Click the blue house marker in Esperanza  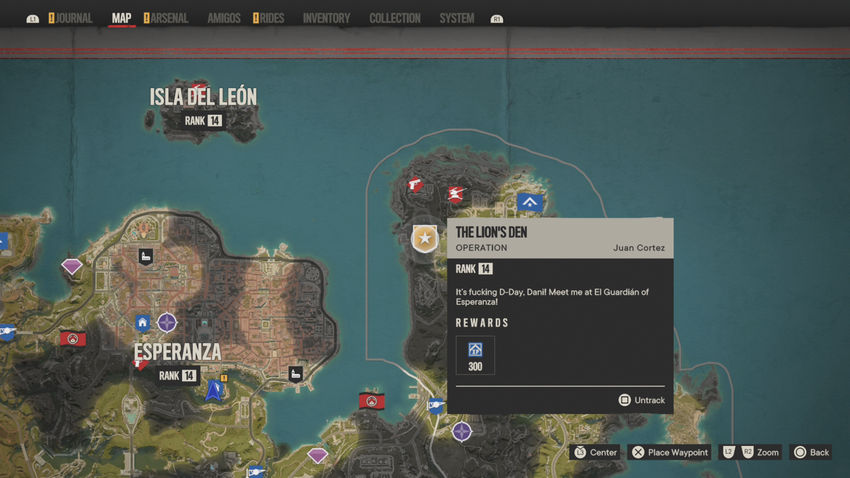click(143, 323)
